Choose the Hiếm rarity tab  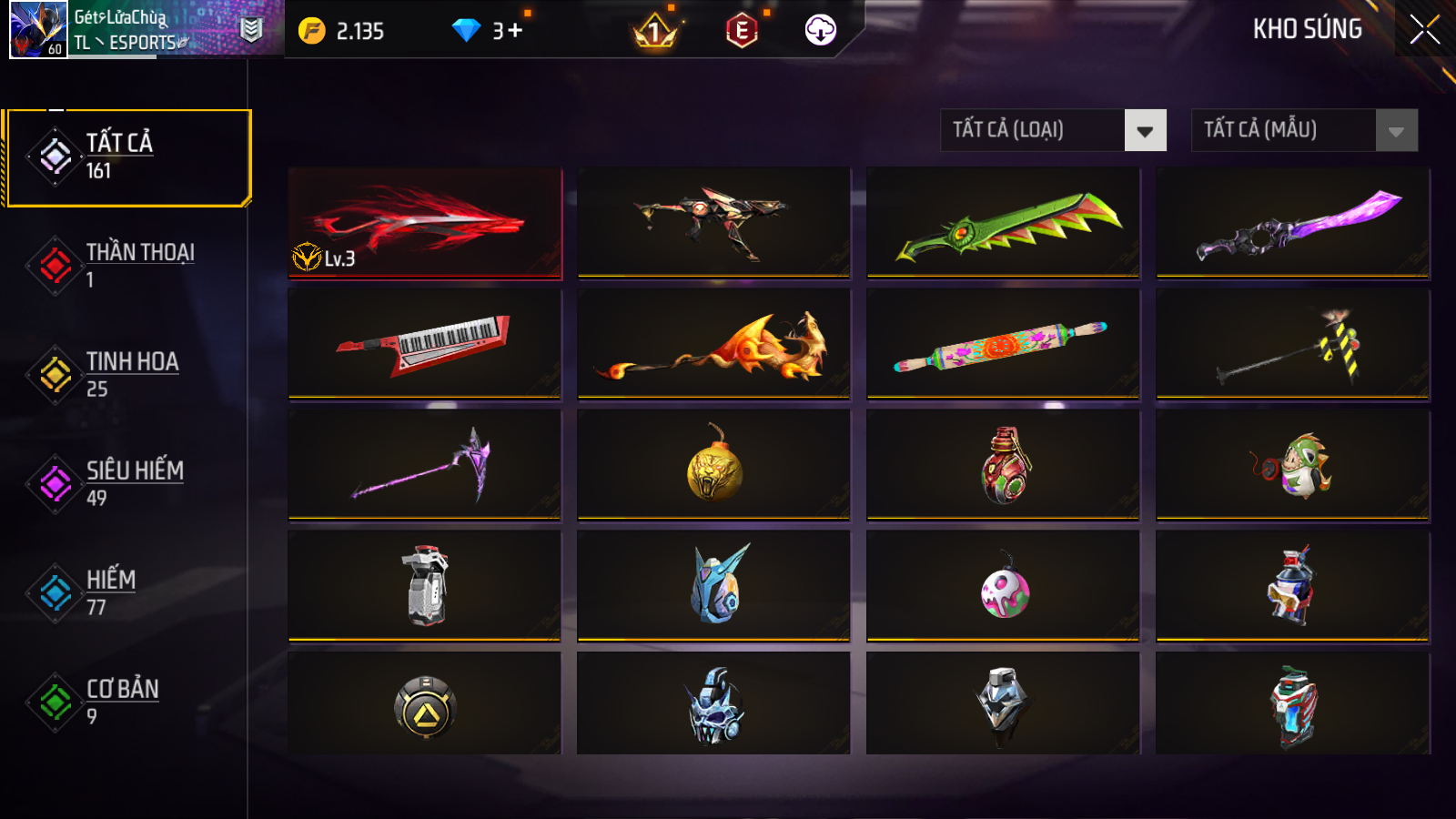click(127, 592)
